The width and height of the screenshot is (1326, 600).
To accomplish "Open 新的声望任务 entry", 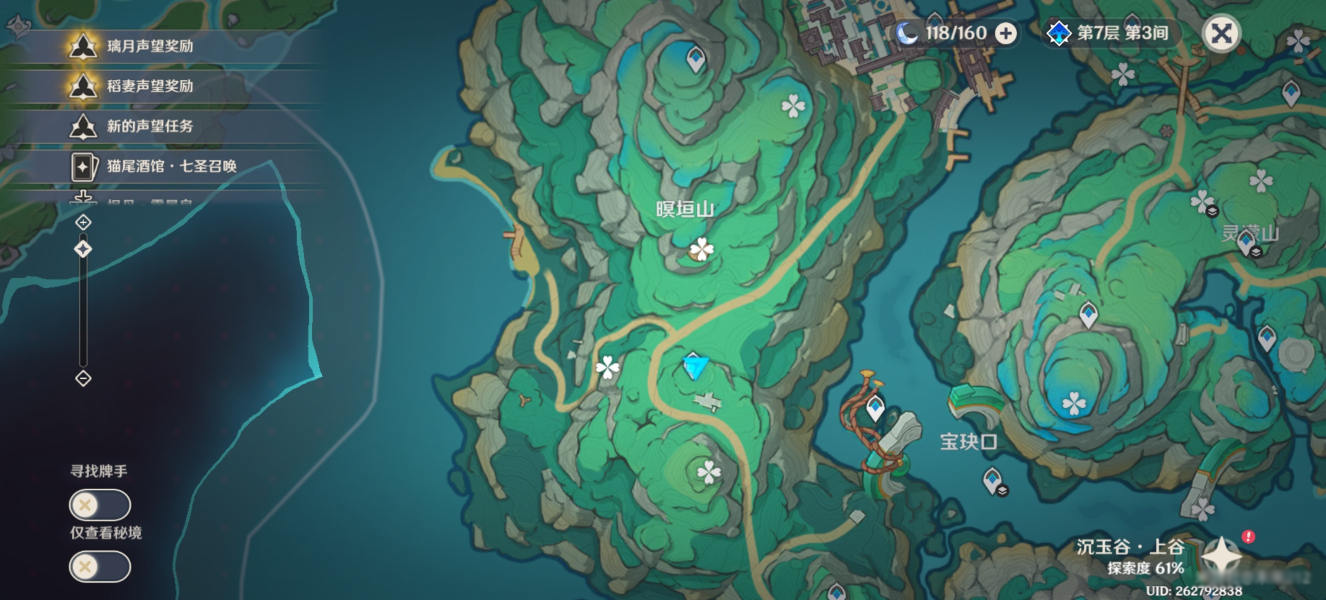I will (150, 126).
